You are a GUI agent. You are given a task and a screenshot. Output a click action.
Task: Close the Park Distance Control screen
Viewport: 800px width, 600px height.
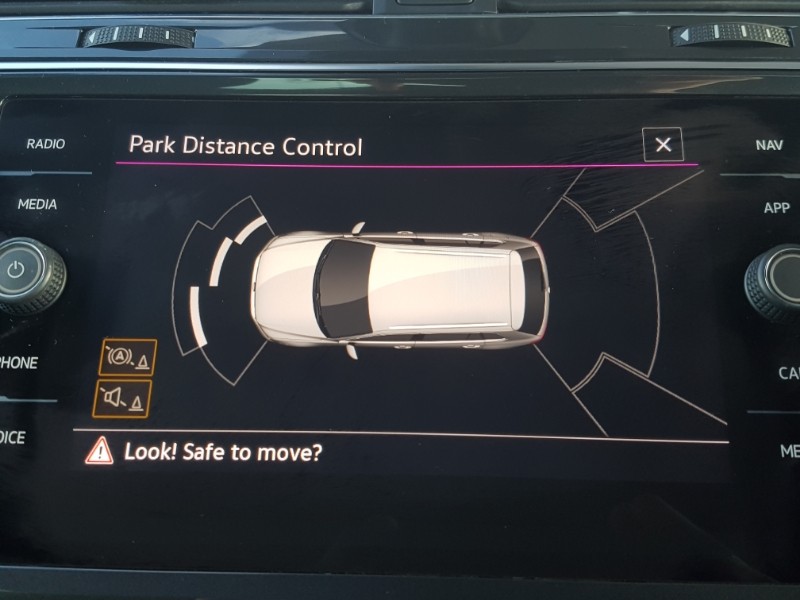click(663, 144)
